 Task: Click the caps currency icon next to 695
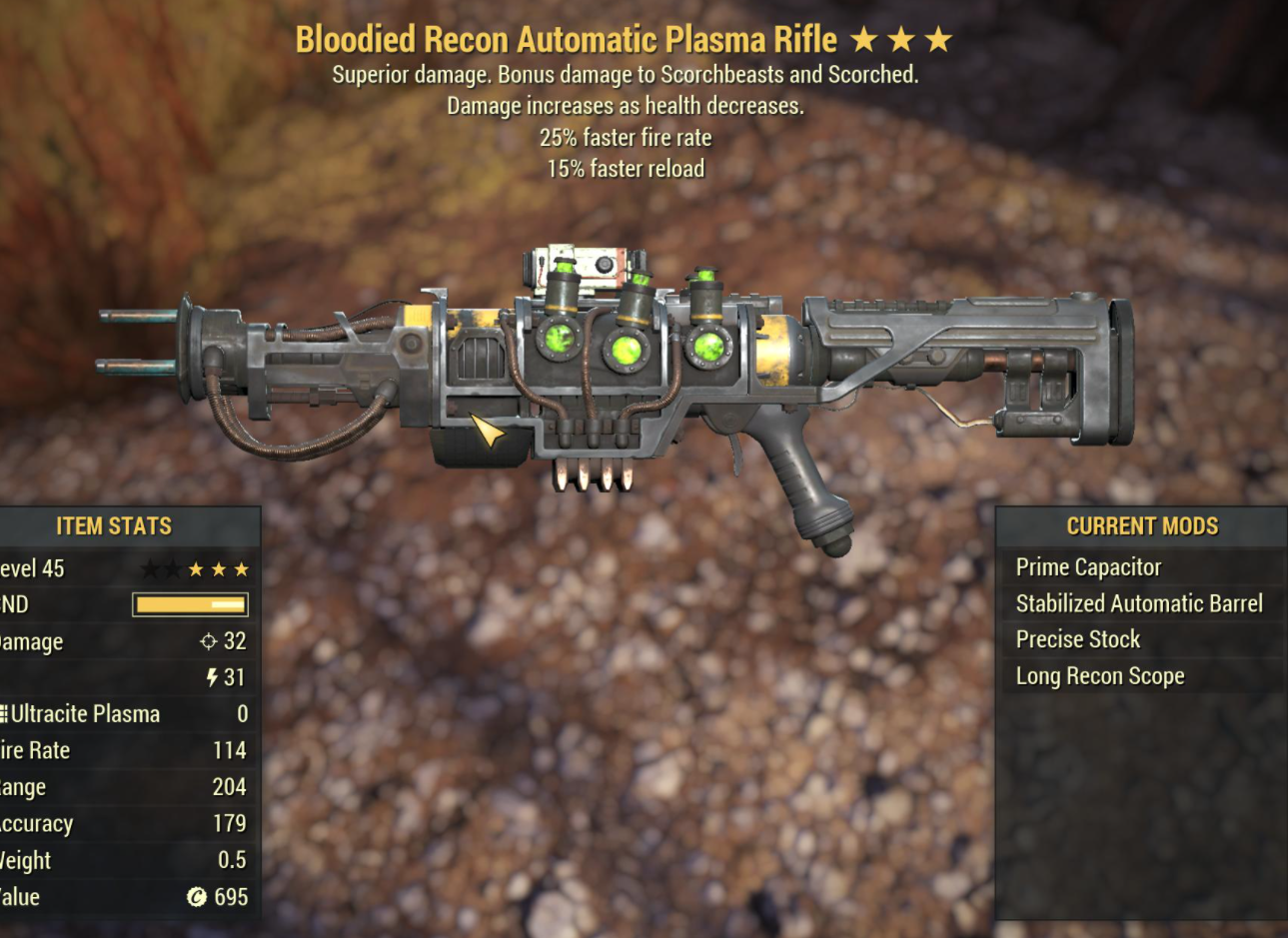(x=197, y=897)
